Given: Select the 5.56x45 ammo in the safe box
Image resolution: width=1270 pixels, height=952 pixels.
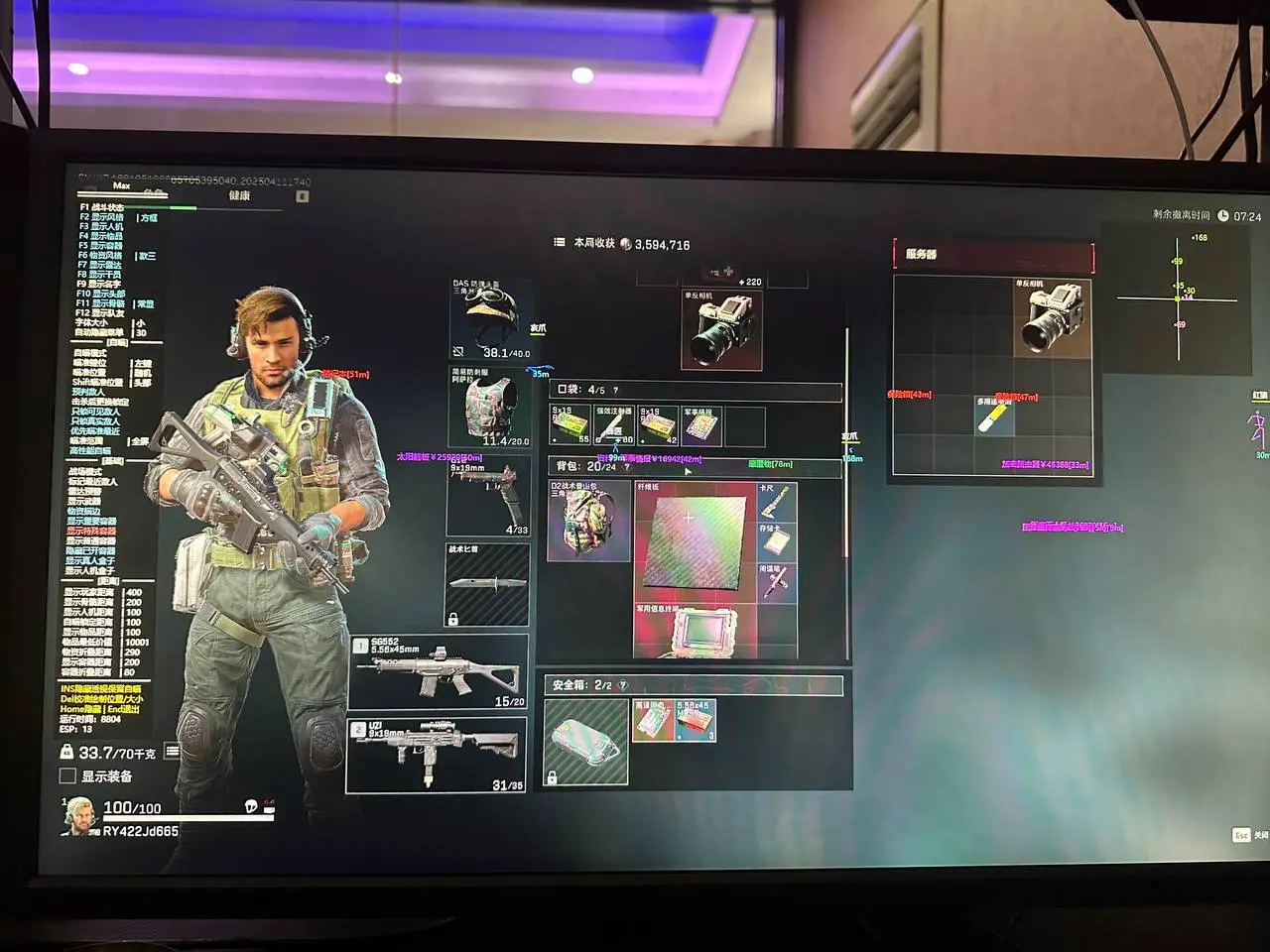Looking at the screenshot, I should [696, 721].
